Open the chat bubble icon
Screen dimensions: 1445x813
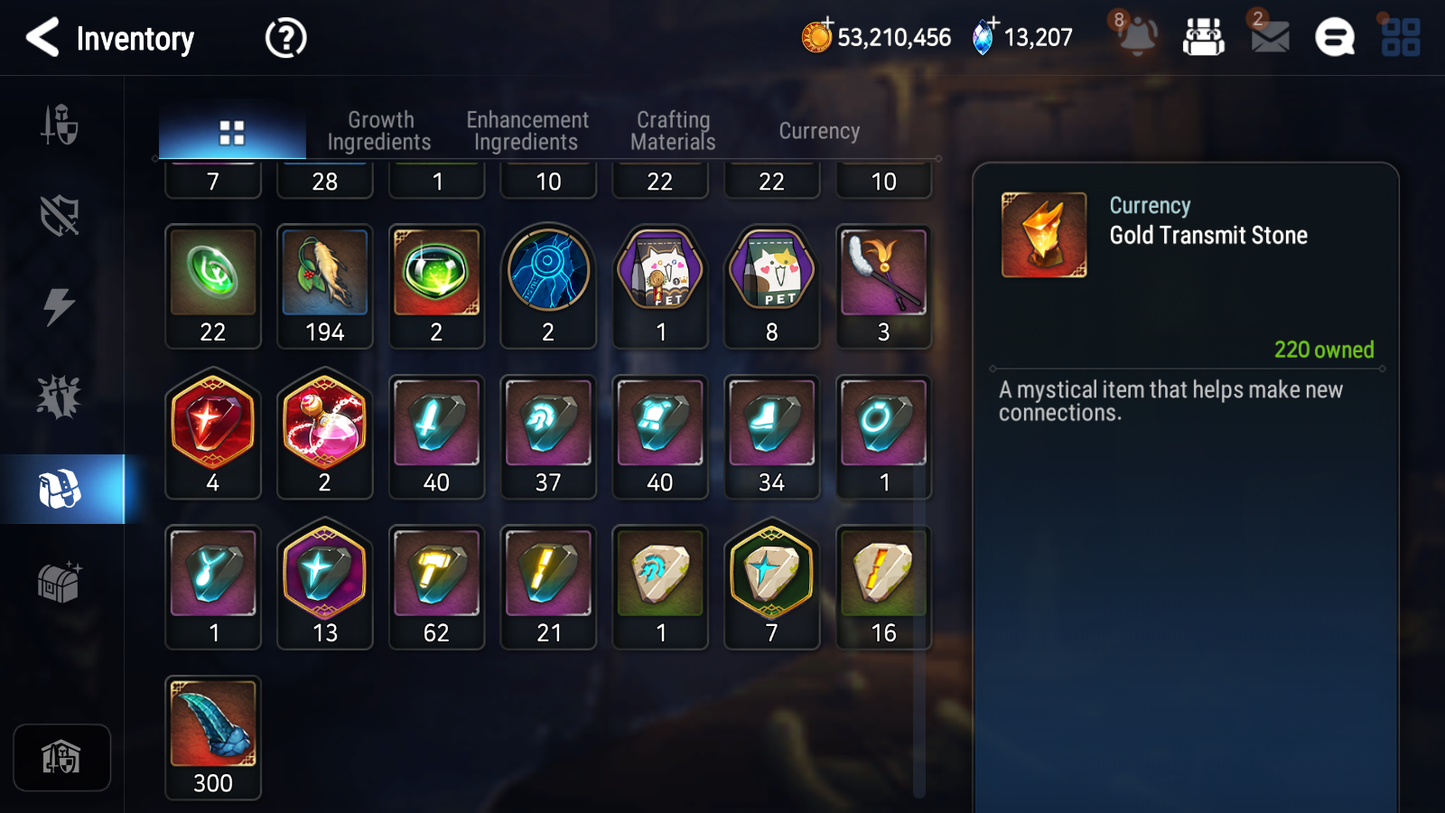pos(1334,38)
